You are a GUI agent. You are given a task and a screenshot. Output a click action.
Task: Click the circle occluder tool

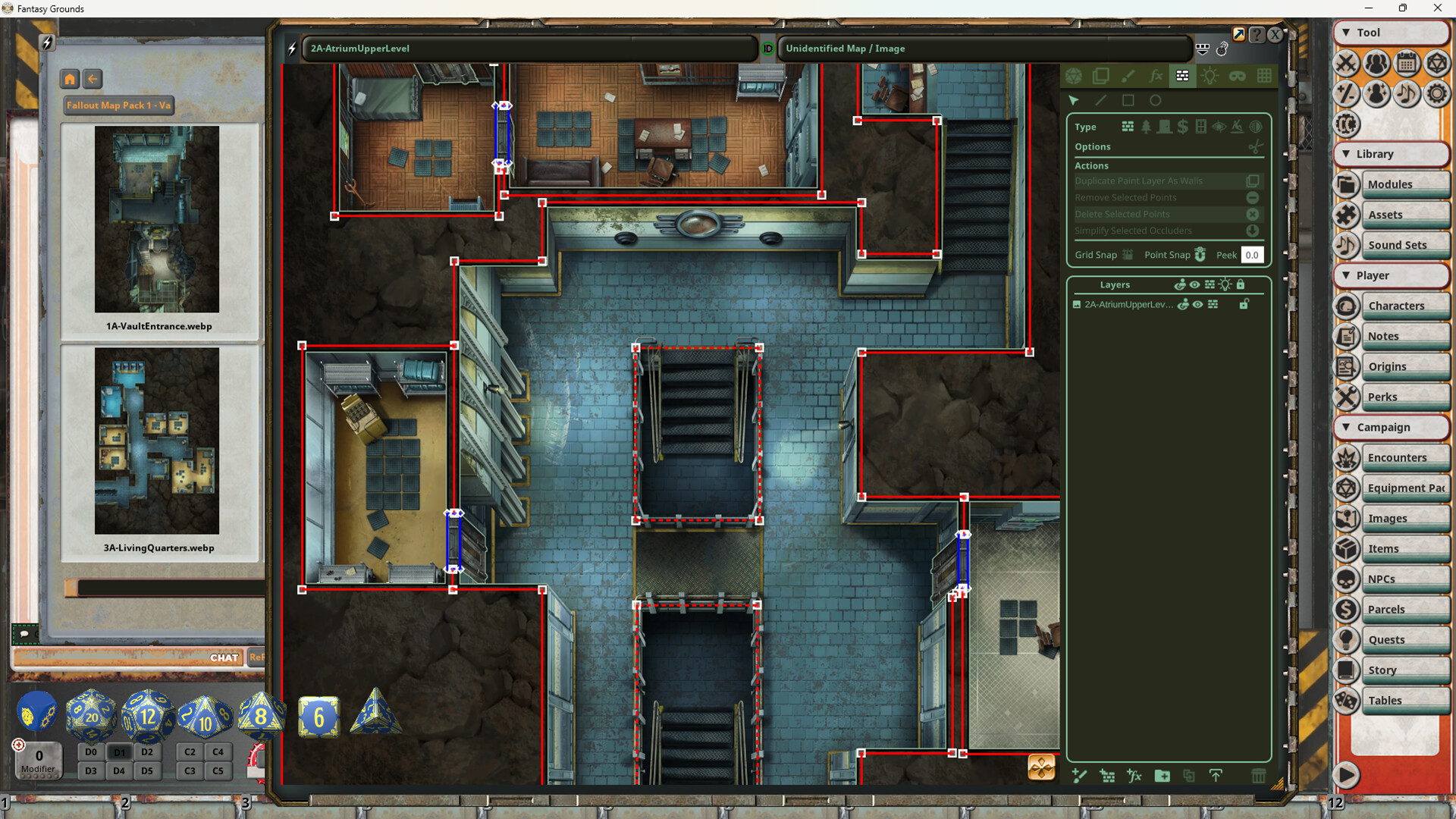click(x=1156, y=100)
